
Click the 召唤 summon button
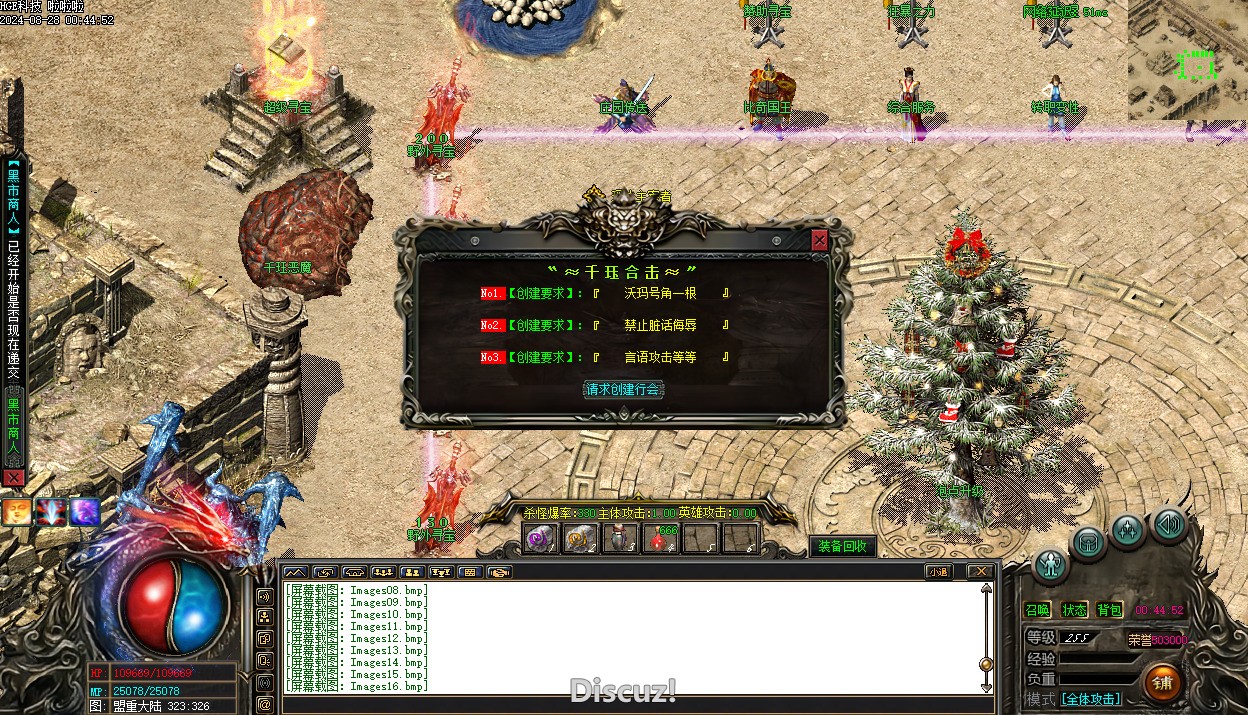point(1038,610)
